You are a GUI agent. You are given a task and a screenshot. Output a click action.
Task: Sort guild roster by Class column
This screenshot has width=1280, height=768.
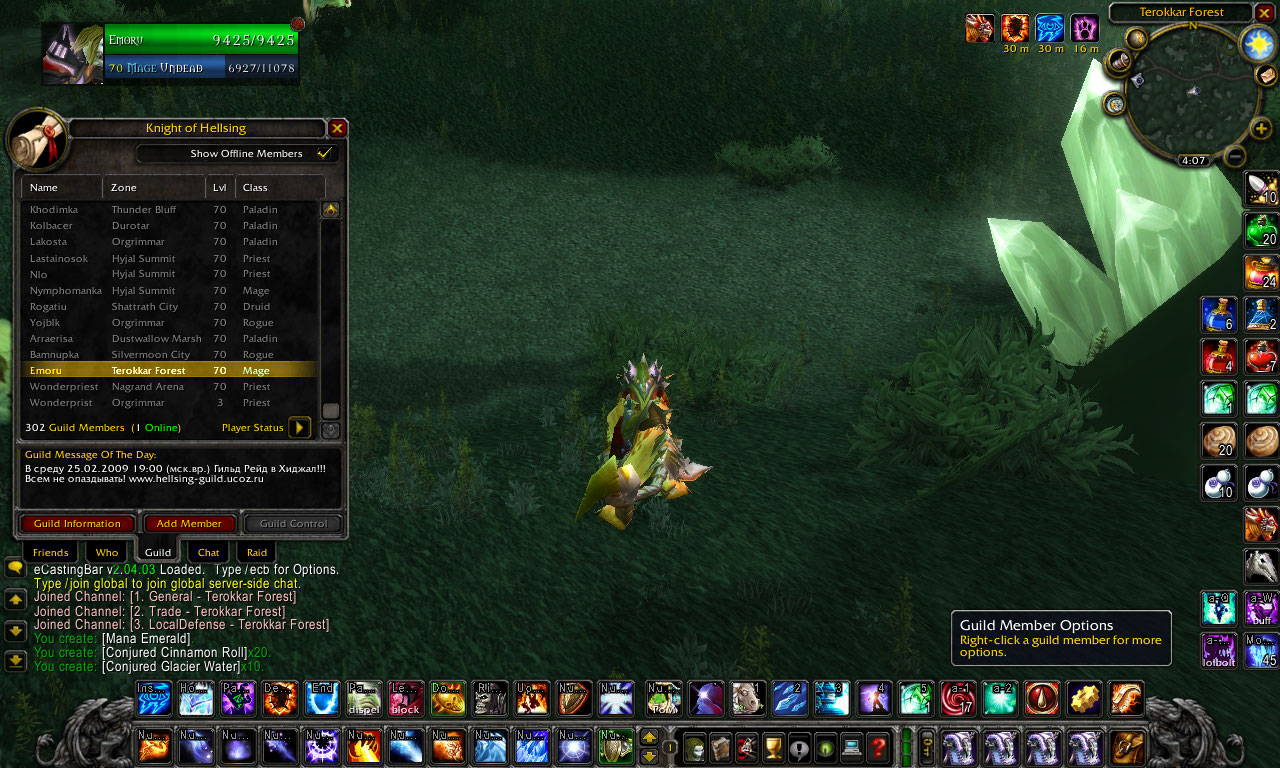click(280, 187)
